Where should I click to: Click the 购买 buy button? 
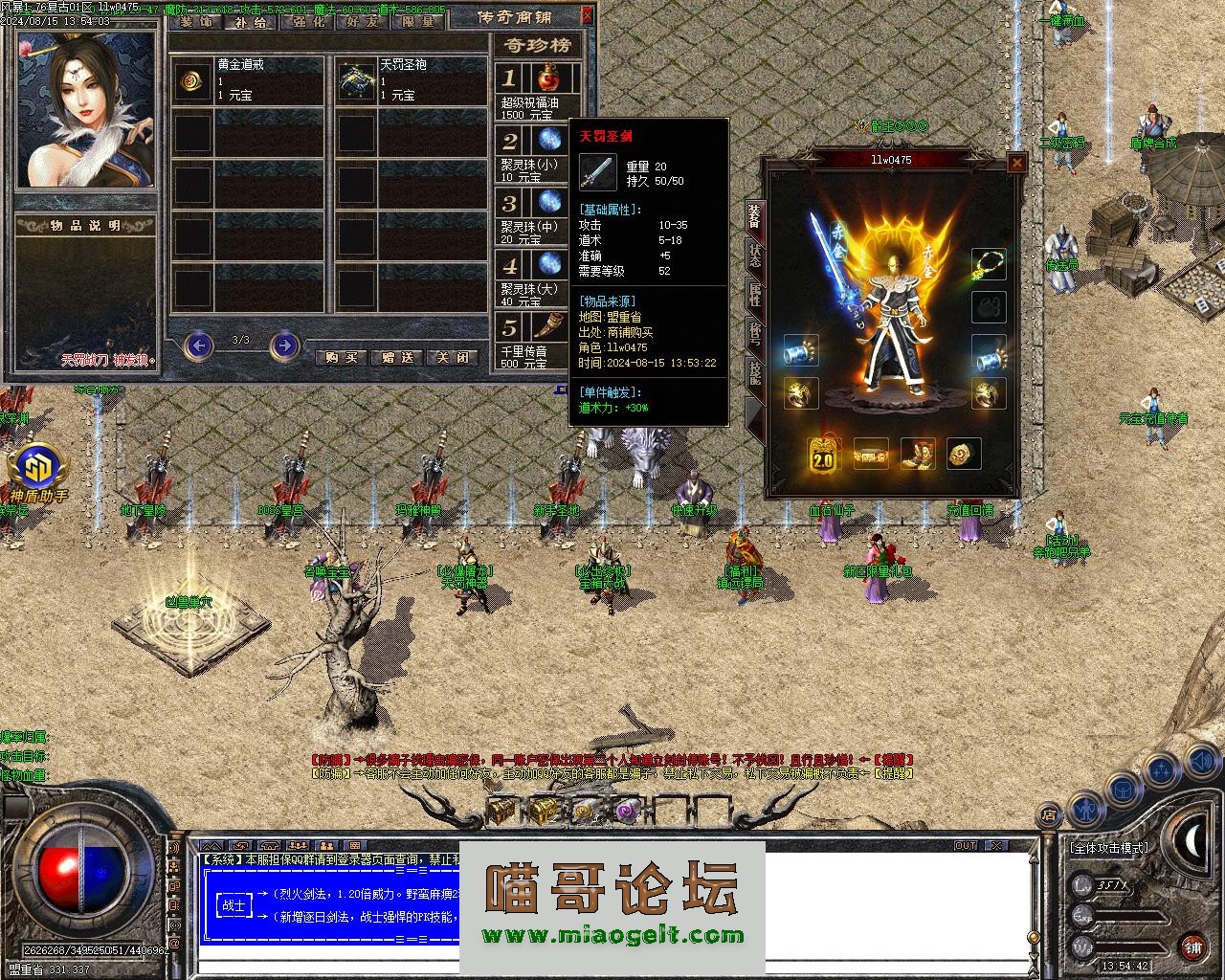pyautogui.click(x=342, y=357)
